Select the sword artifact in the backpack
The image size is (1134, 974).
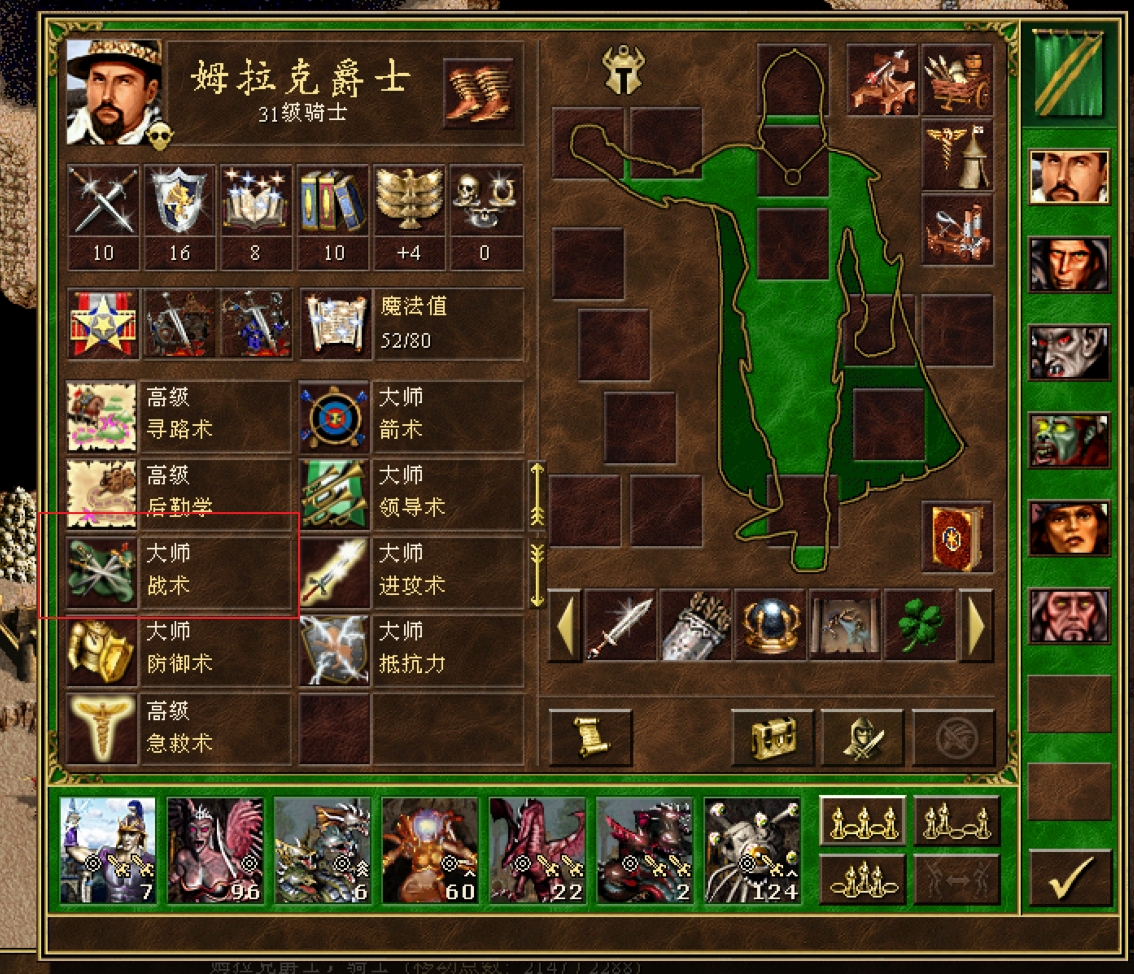(621, 625)
